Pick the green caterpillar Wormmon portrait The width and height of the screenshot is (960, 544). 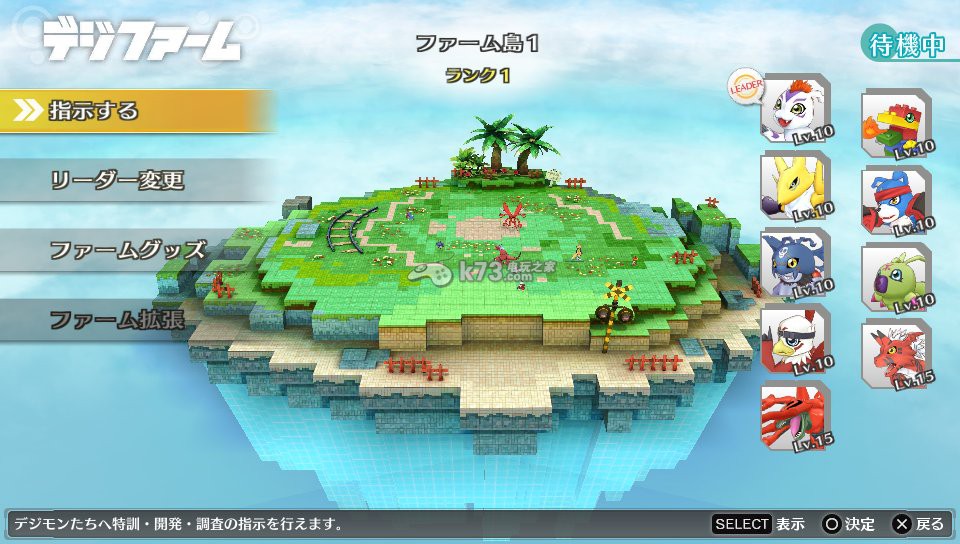[x=895, y=277]
